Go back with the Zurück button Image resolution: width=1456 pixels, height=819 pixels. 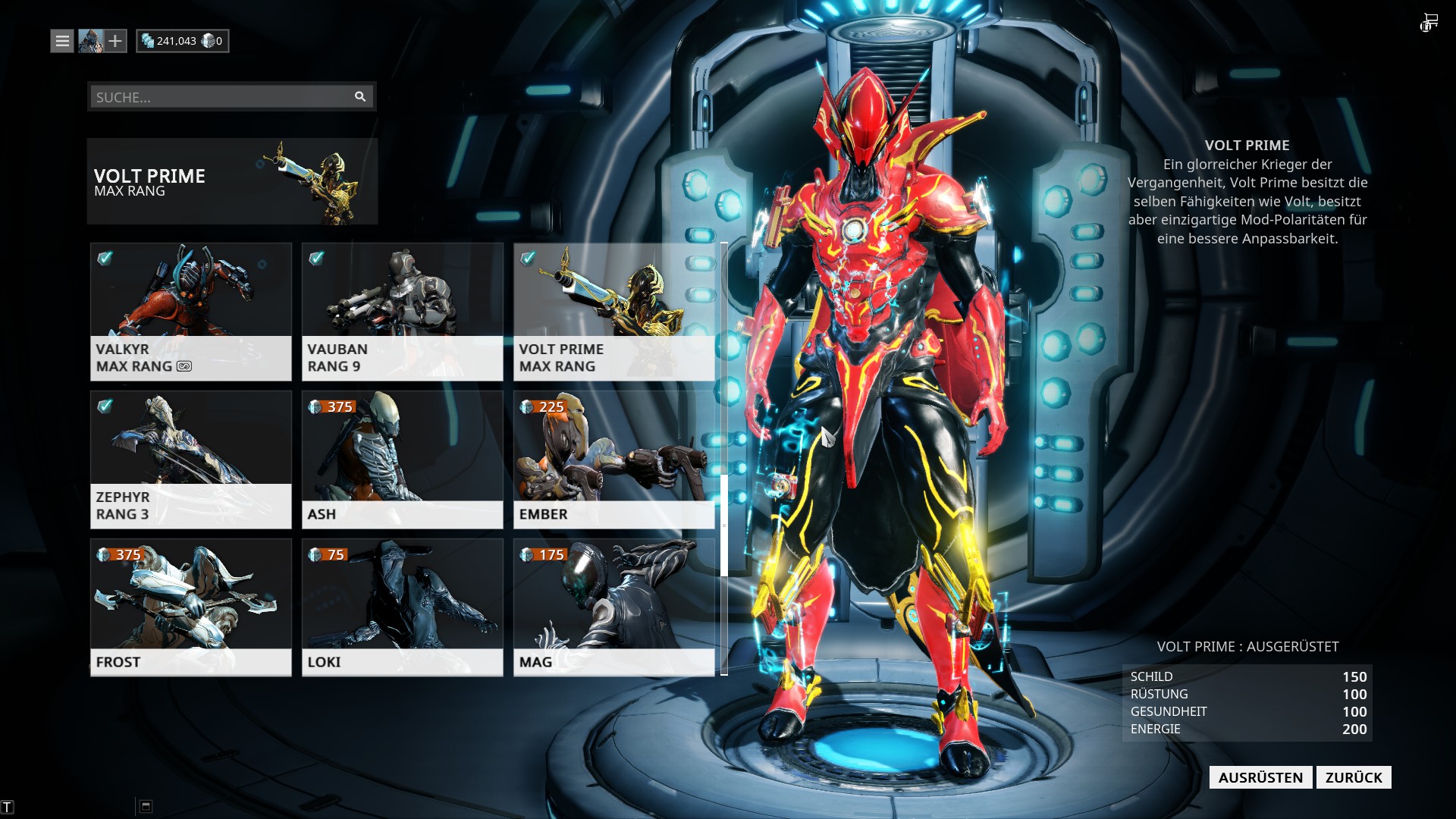(1354, 777)
